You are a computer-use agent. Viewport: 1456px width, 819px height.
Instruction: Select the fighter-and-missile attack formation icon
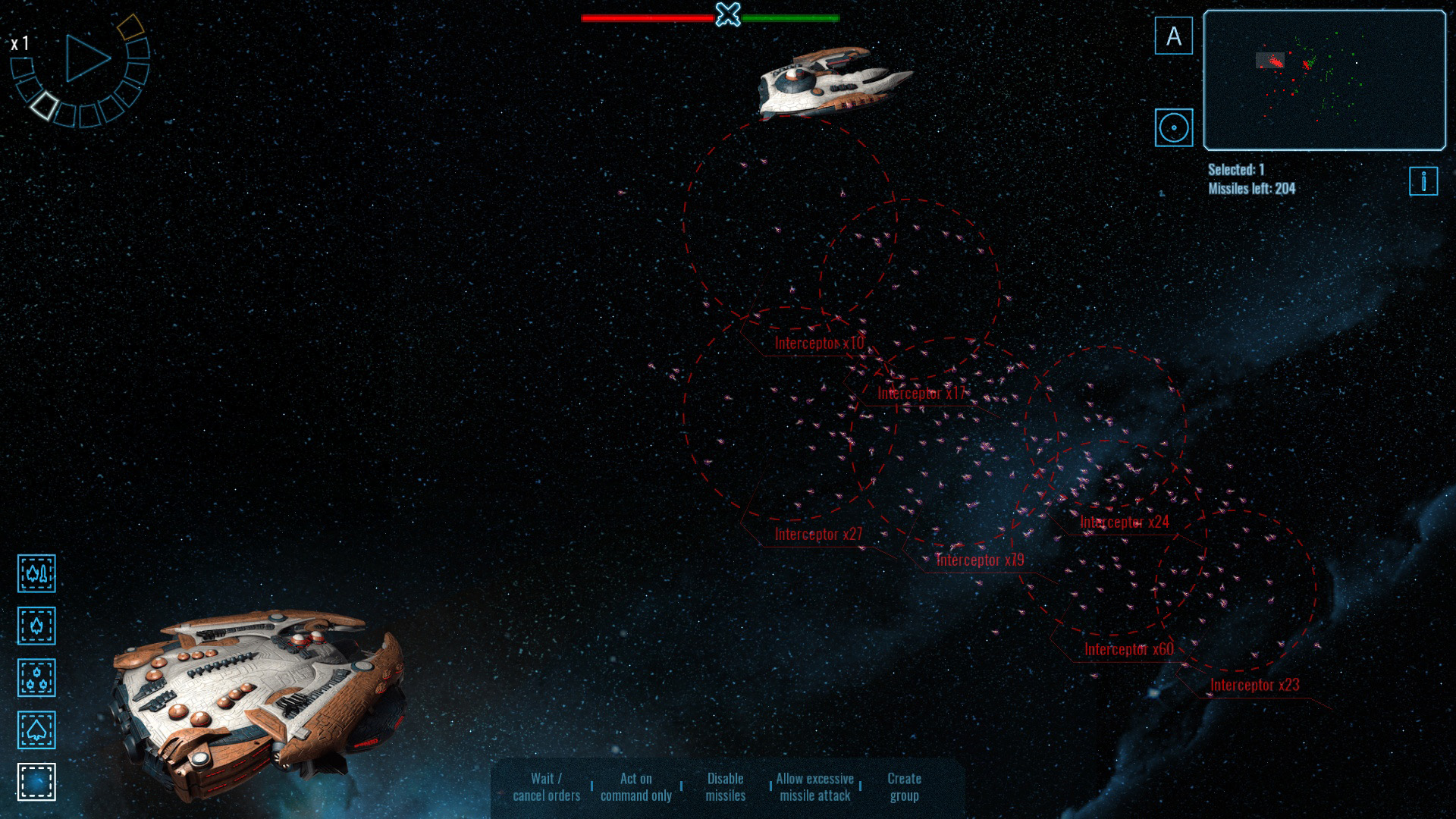36,574
